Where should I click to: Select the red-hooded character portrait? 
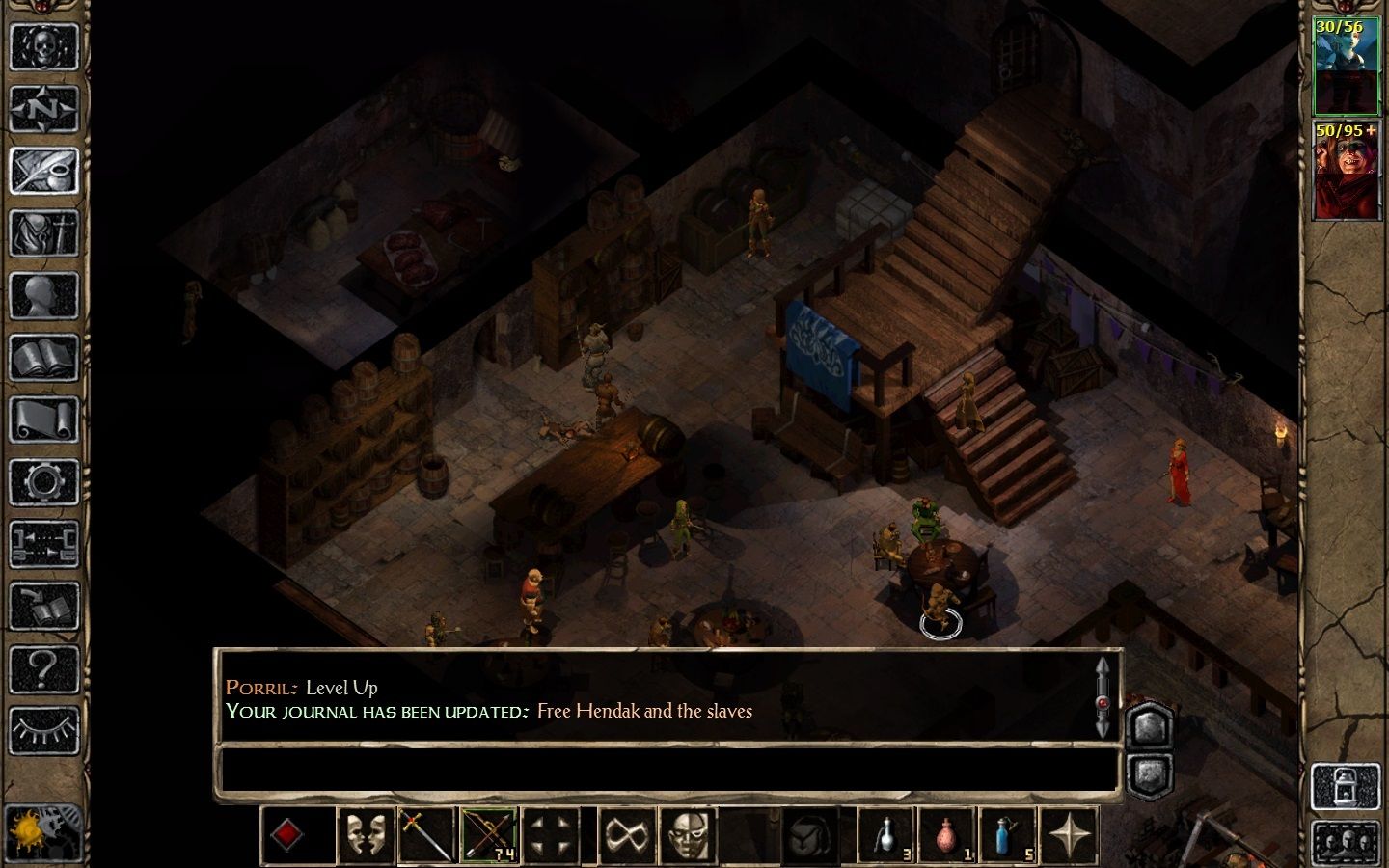[1346, 171]
